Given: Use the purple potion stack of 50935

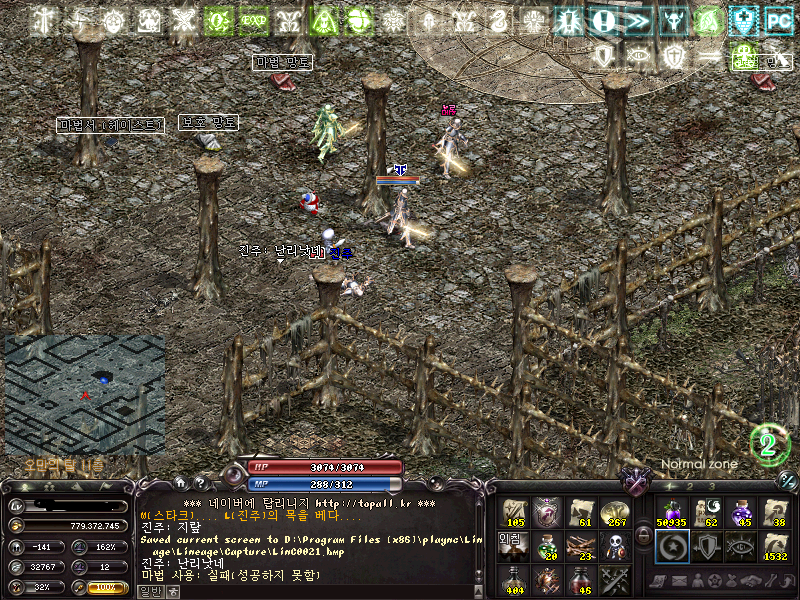Looking at the screenshot, I should point(670,512).
